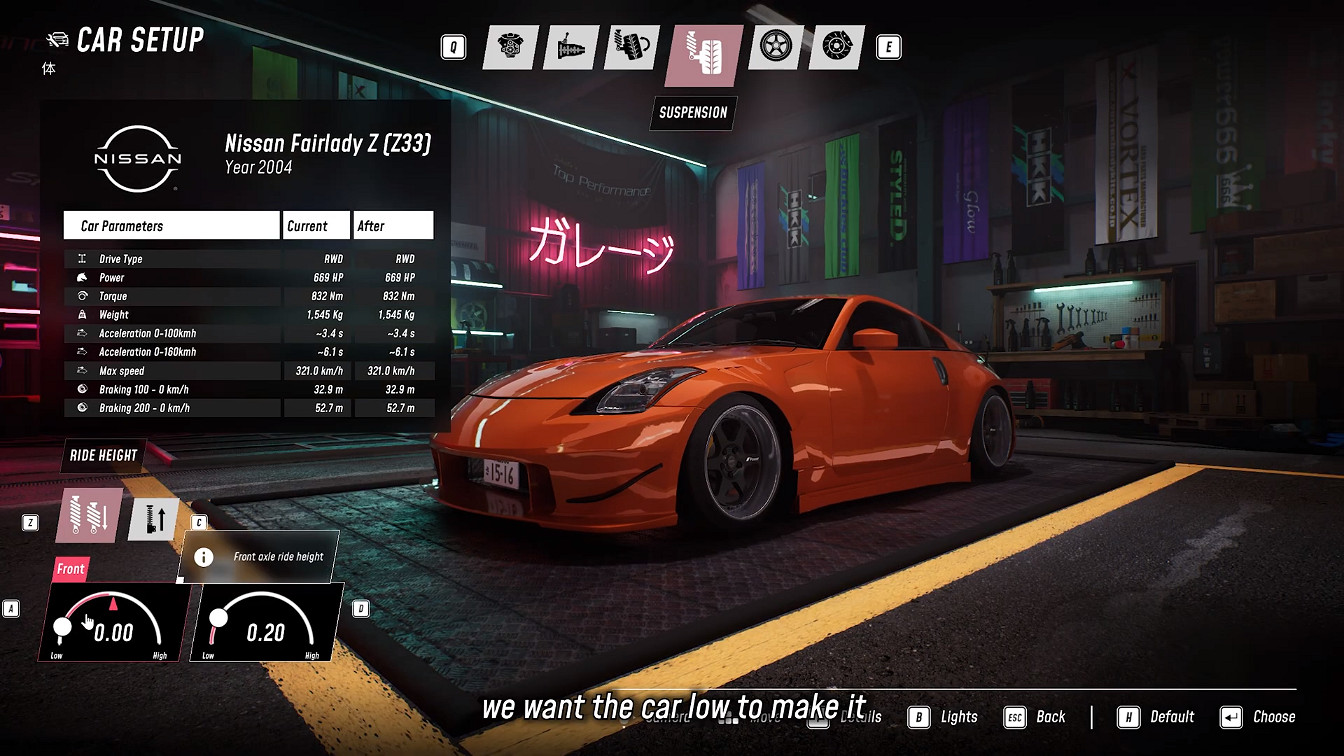Switch to the gearbox tab
This screenshot has height=756, width=1344.
pos(571,47)
